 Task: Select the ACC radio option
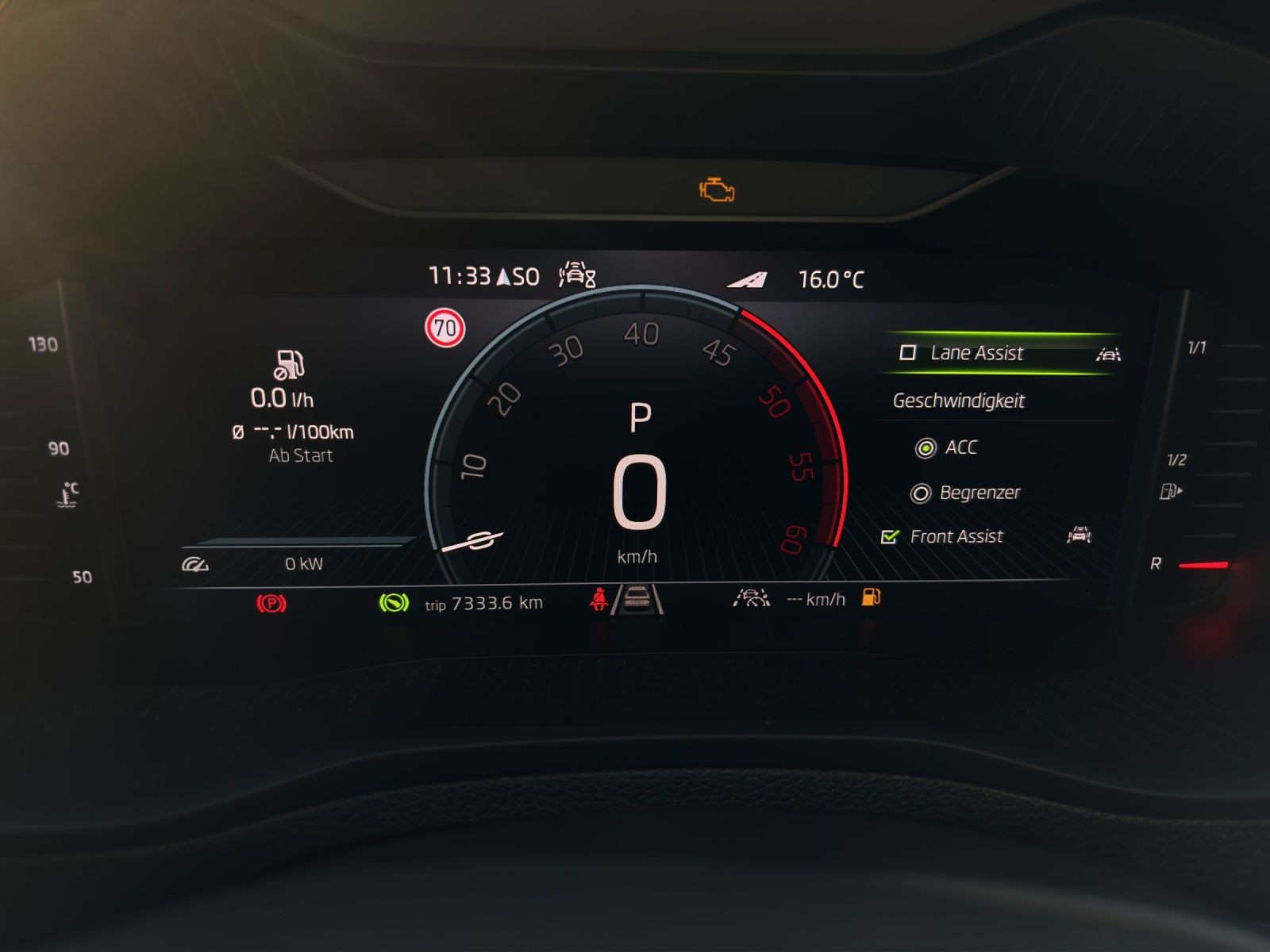coord(925,448)
